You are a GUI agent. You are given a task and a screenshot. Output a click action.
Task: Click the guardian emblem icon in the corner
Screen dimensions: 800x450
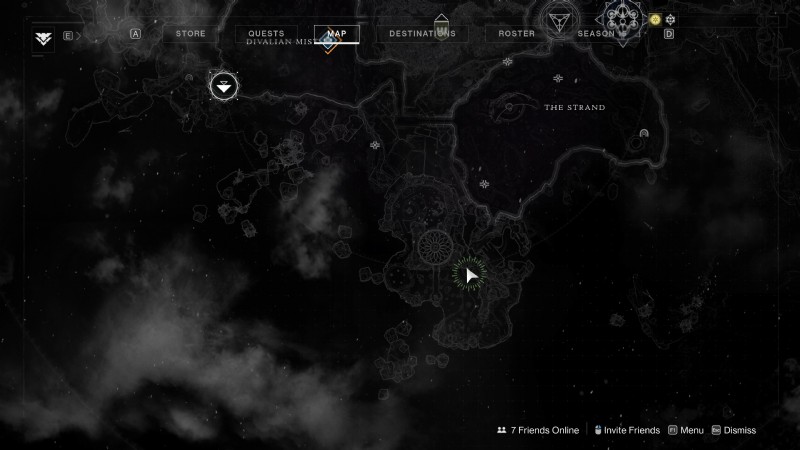[43, 39]
